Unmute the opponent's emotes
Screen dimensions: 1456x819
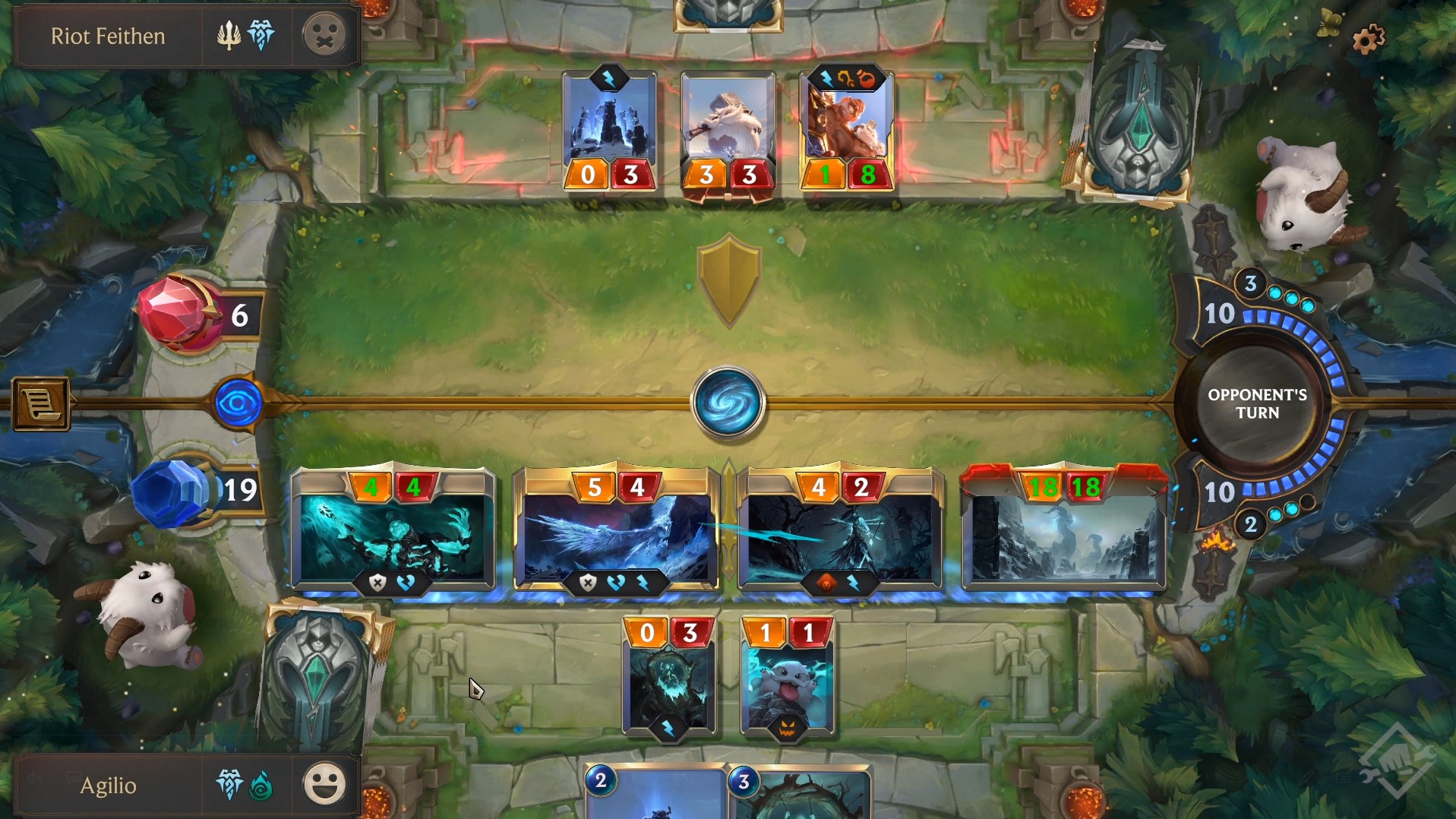point(325,35)
